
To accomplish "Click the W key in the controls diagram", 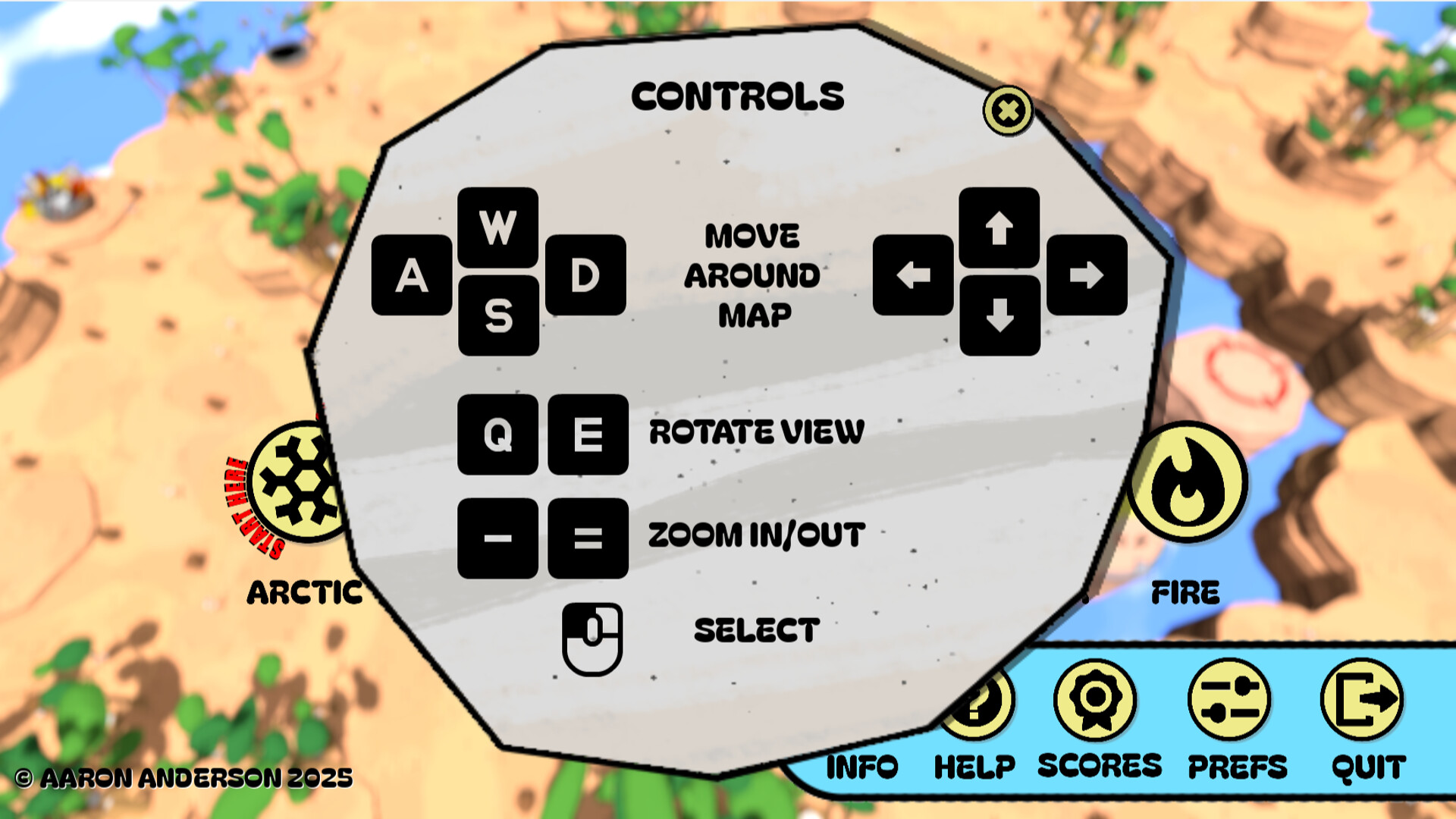I will tap(498, 226).
